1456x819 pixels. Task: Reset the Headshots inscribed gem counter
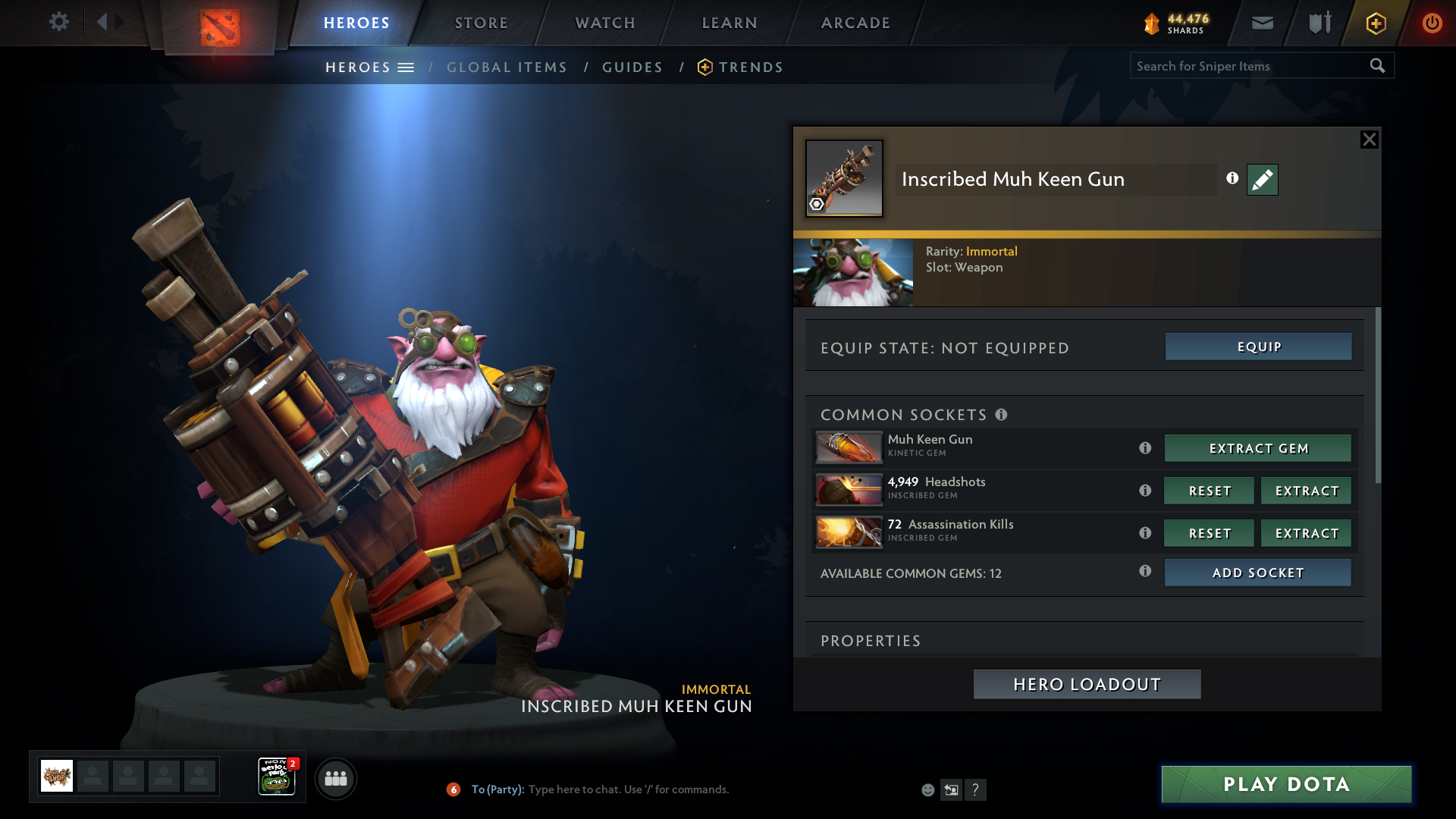[1209, 491]
